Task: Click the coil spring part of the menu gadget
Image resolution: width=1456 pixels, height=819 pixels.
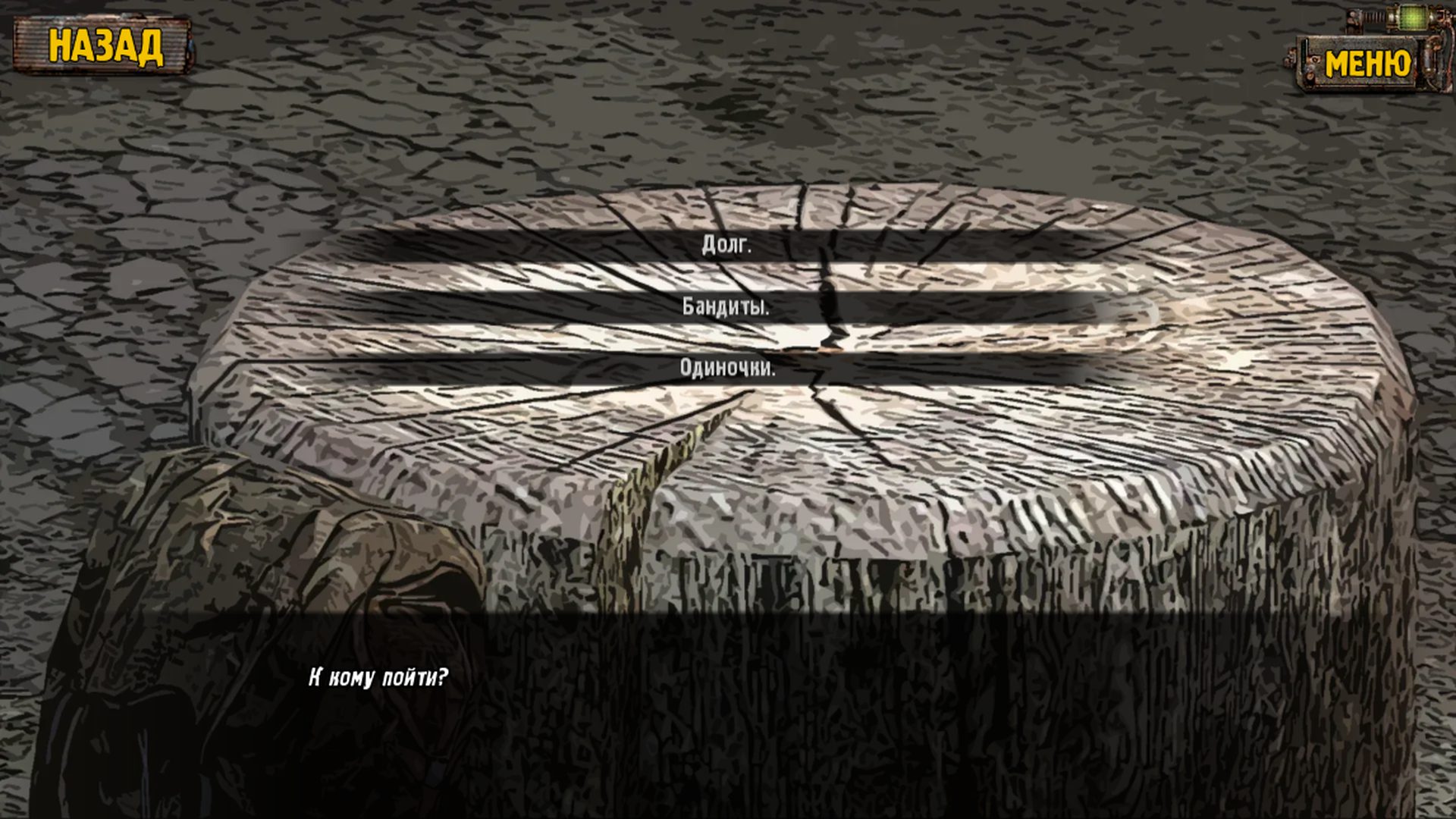Action: click(x=1375, y=17)
